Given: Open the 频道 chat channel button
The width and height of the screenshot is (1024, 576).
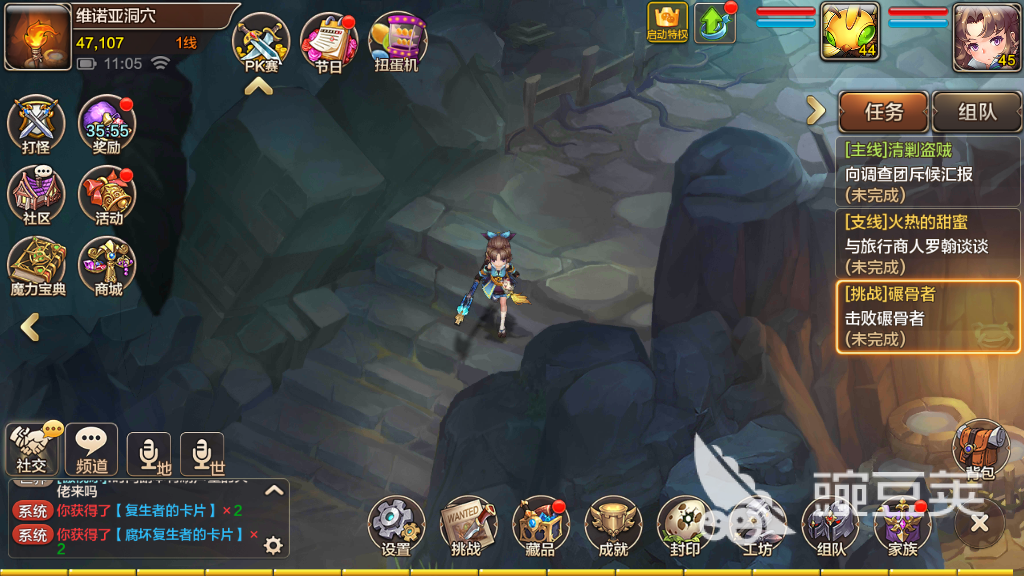Looking at the screenshot, I should (92, 449).
